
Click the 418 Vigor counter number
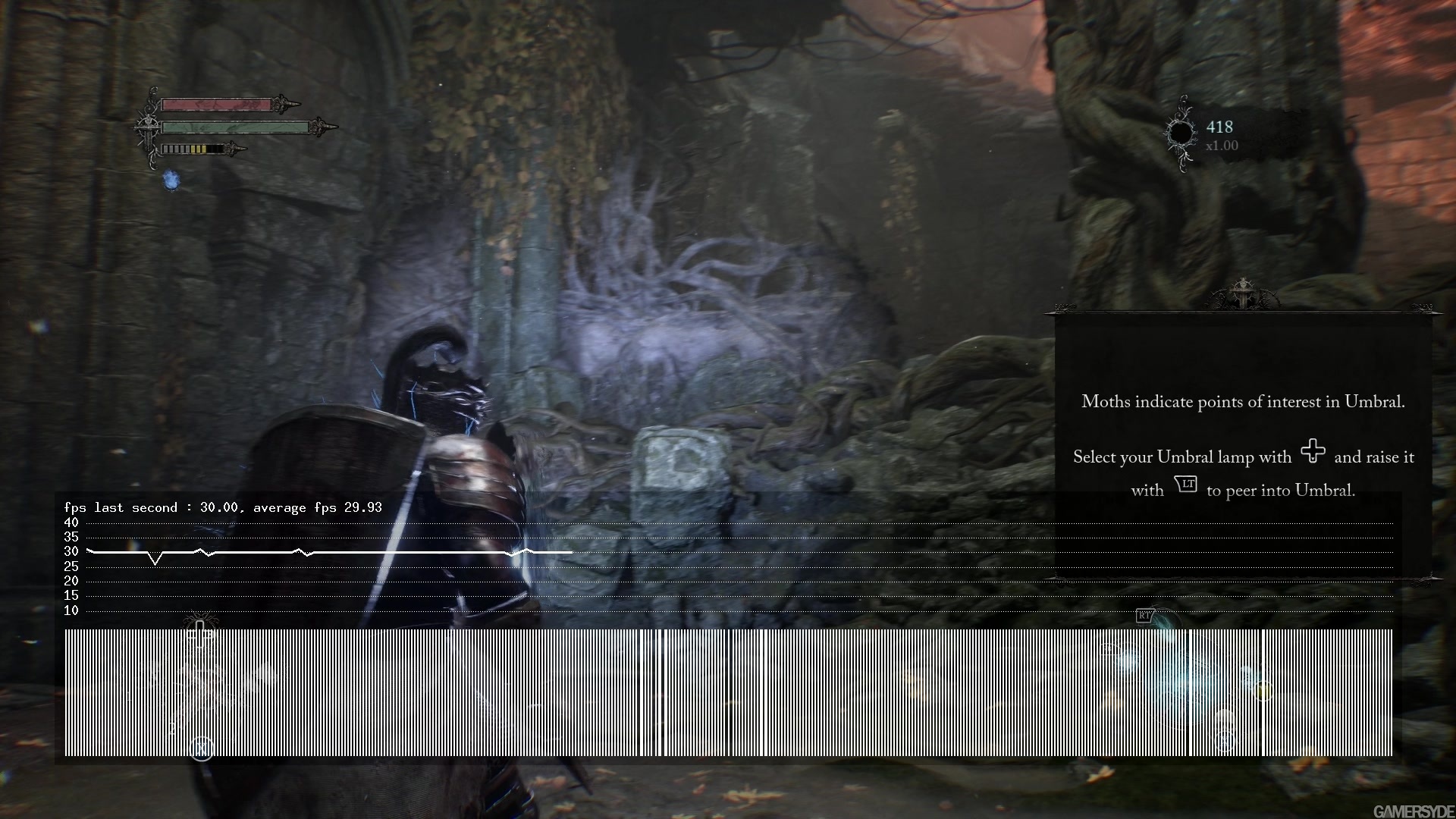pos(1220,127)
